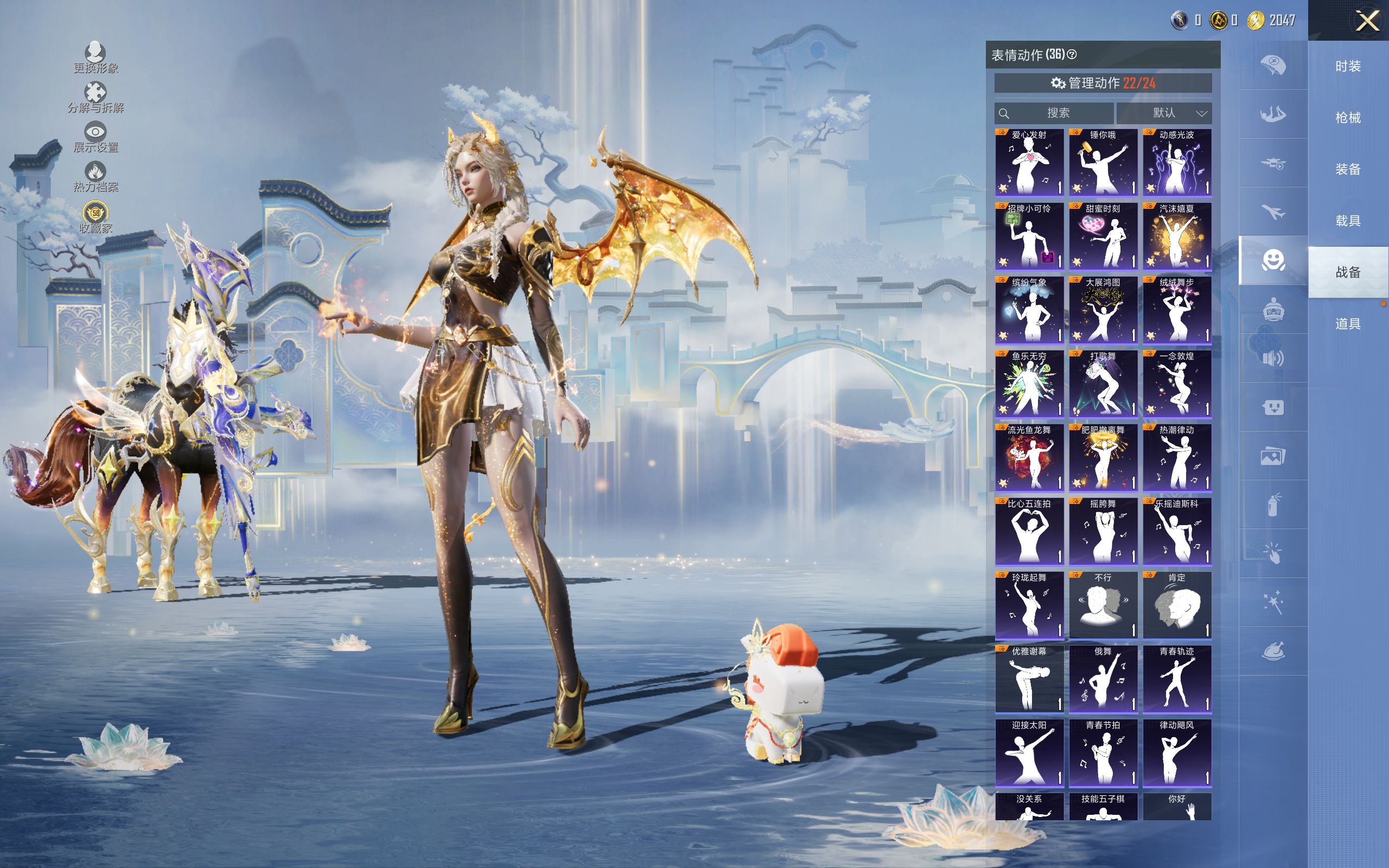Select the 比心五连拍 emote
The image size is (1389, 868).
coord(1029,531)
